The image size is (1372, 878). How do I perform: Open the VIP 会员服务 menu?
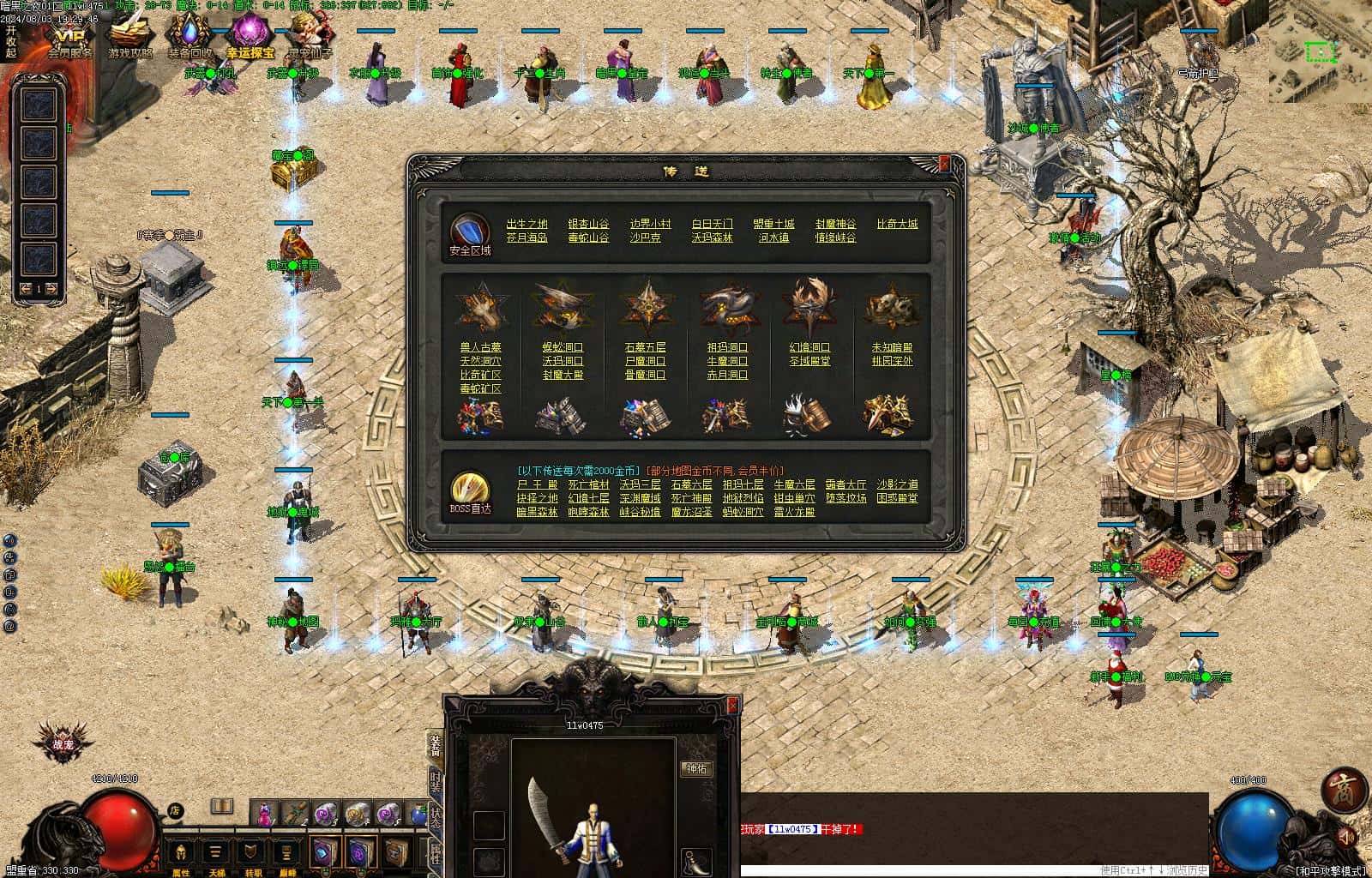click(x=69, y=39)
